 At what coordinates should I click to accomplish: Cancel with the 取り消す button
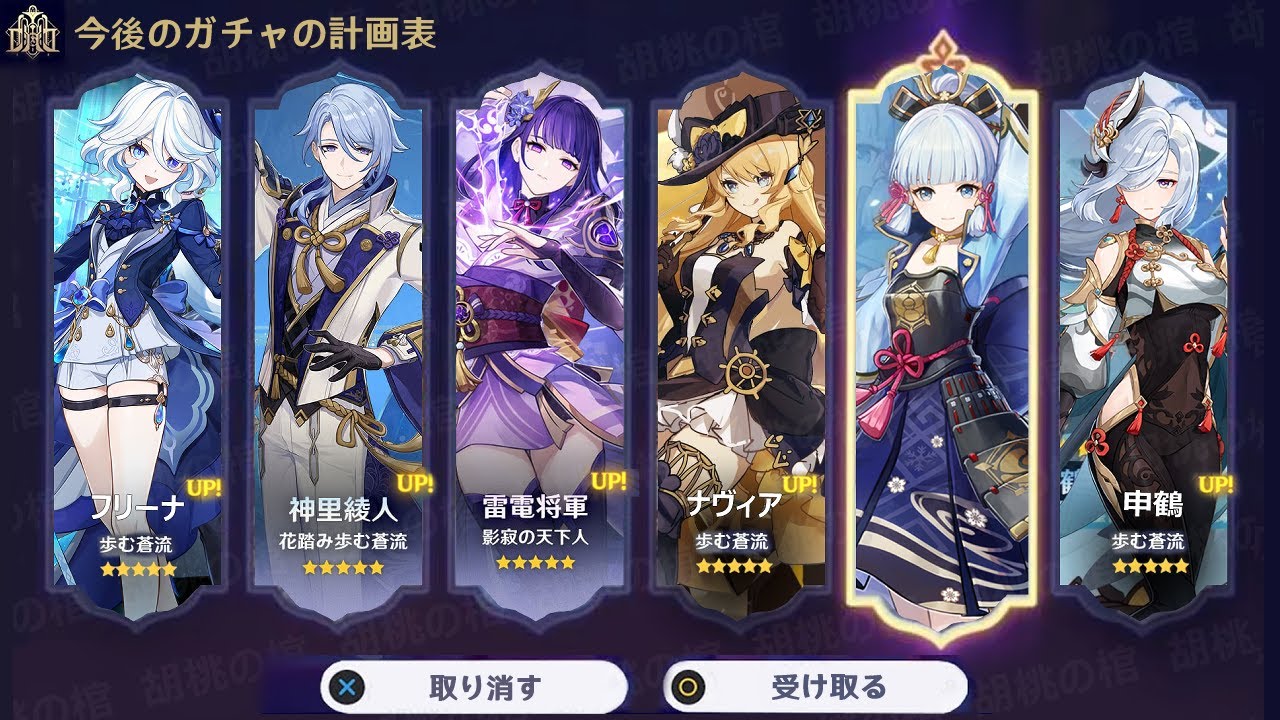coord(474,687)
